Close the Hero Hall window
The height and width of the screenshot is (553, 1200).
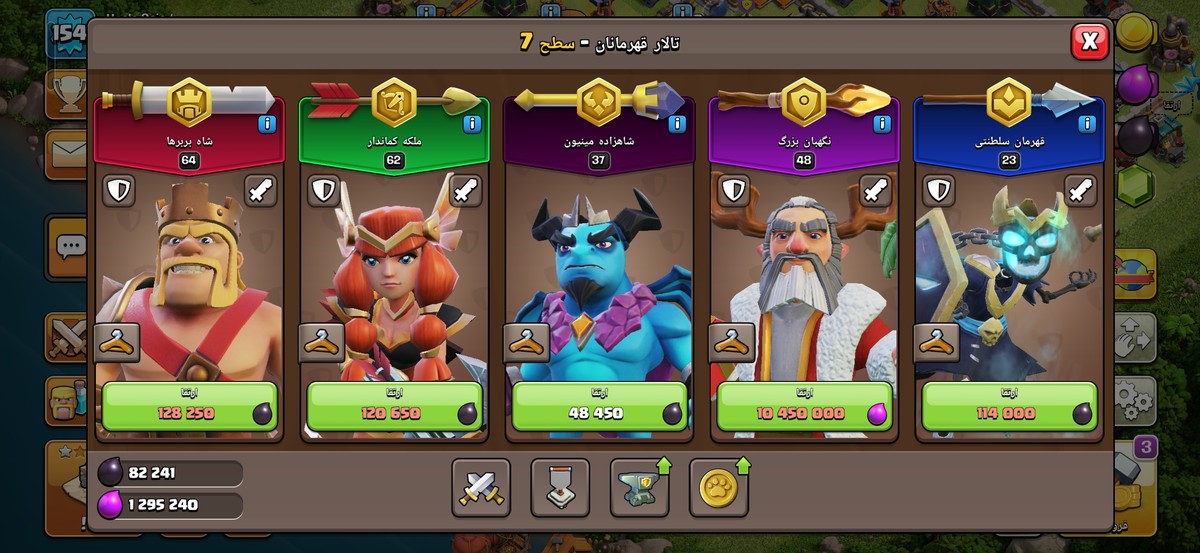click(1089, 41)
